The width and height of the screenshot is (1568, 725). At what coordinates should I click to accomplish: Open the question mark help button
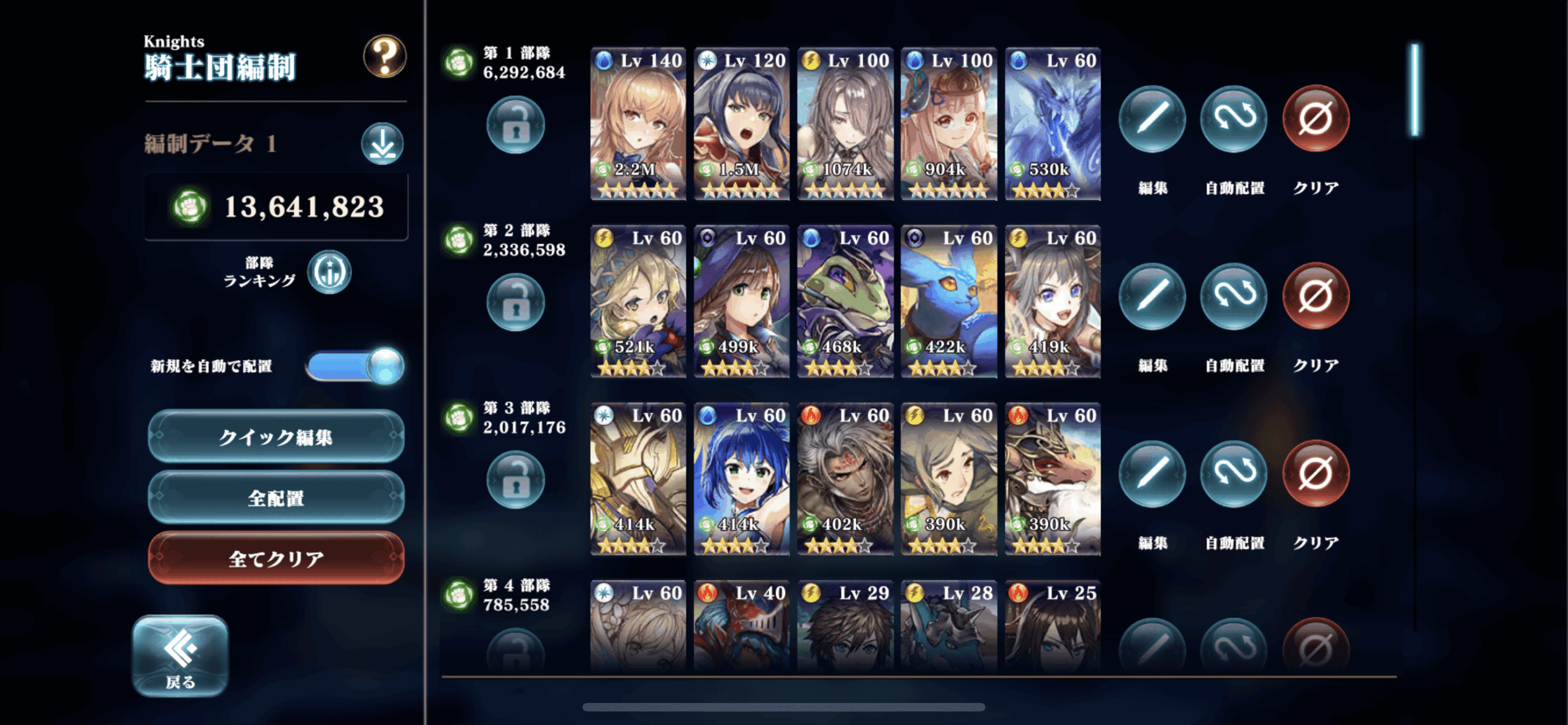[385, 56]
